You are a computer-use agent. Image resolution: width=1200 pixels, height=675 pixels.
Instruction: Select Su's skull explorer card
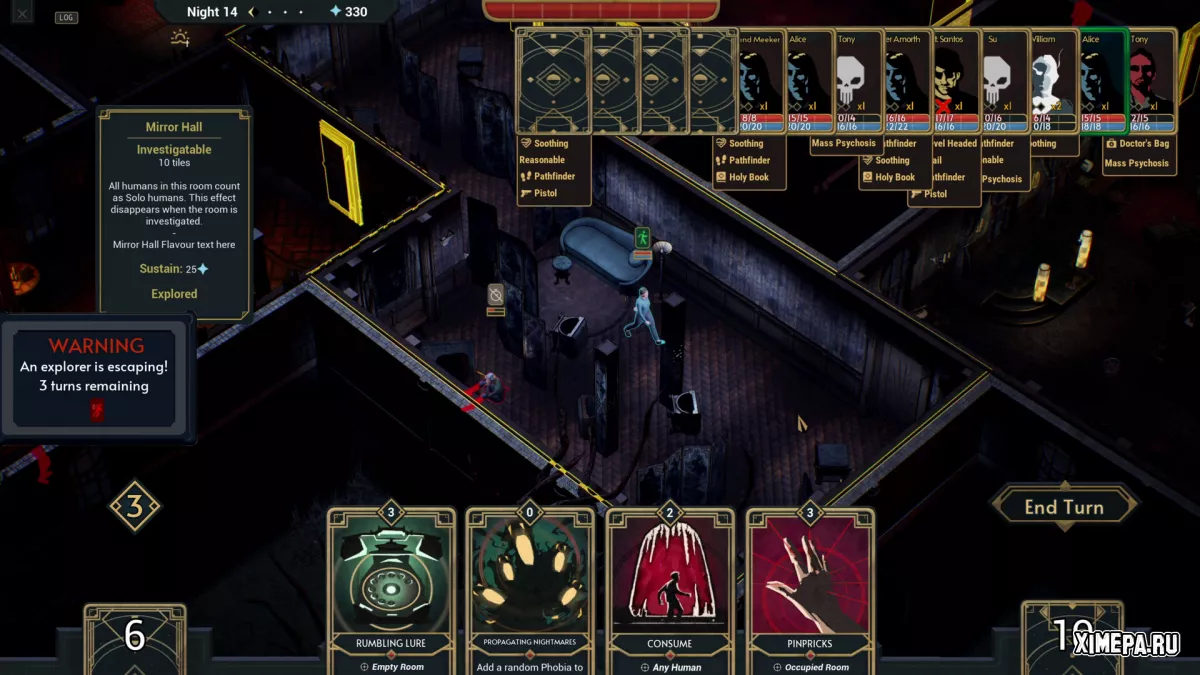click(1005, 82)
